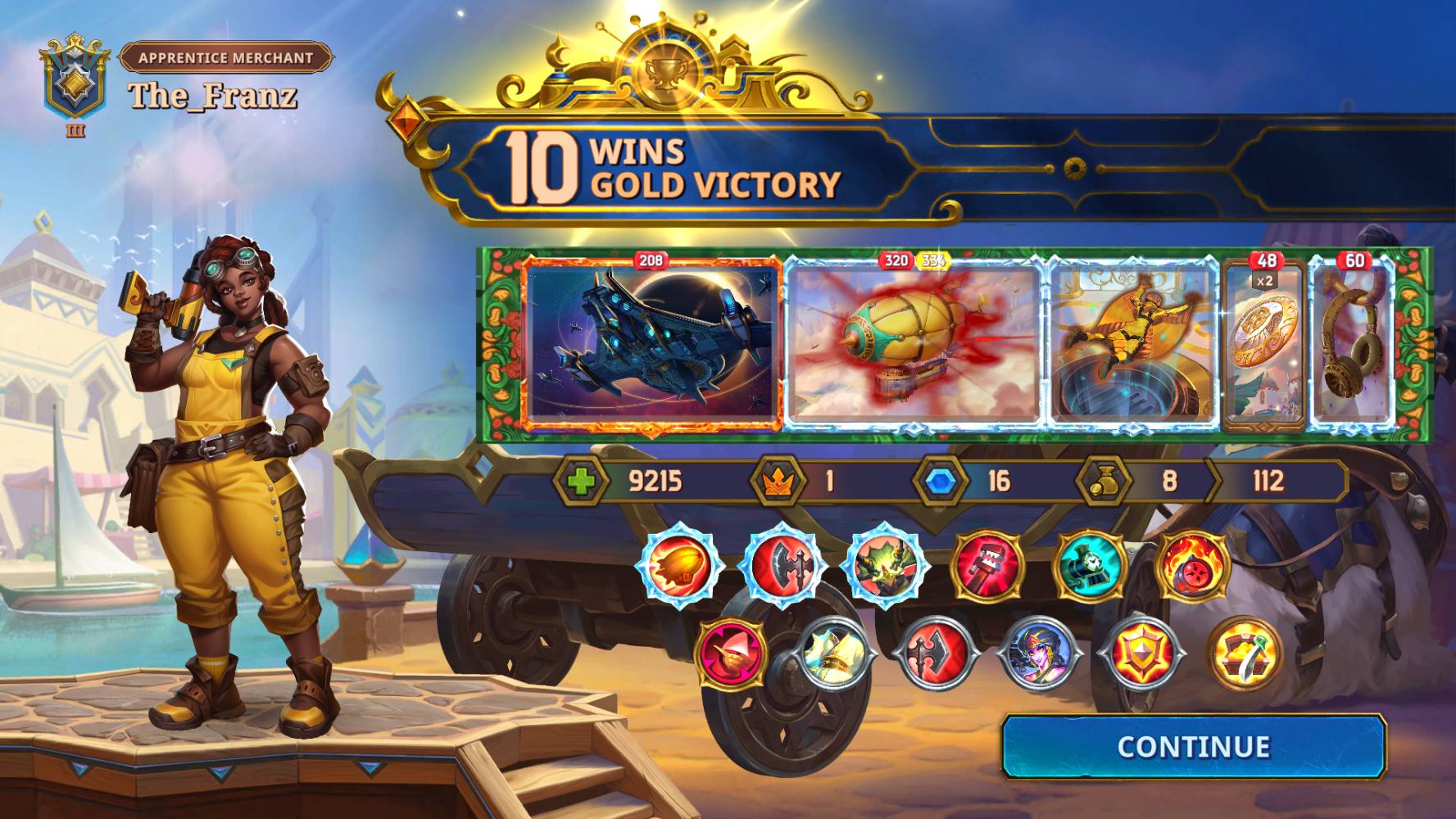
Task: Inspect the clock locomotive skill icon
Action: pyautogui.click(x=1090, y=566)
